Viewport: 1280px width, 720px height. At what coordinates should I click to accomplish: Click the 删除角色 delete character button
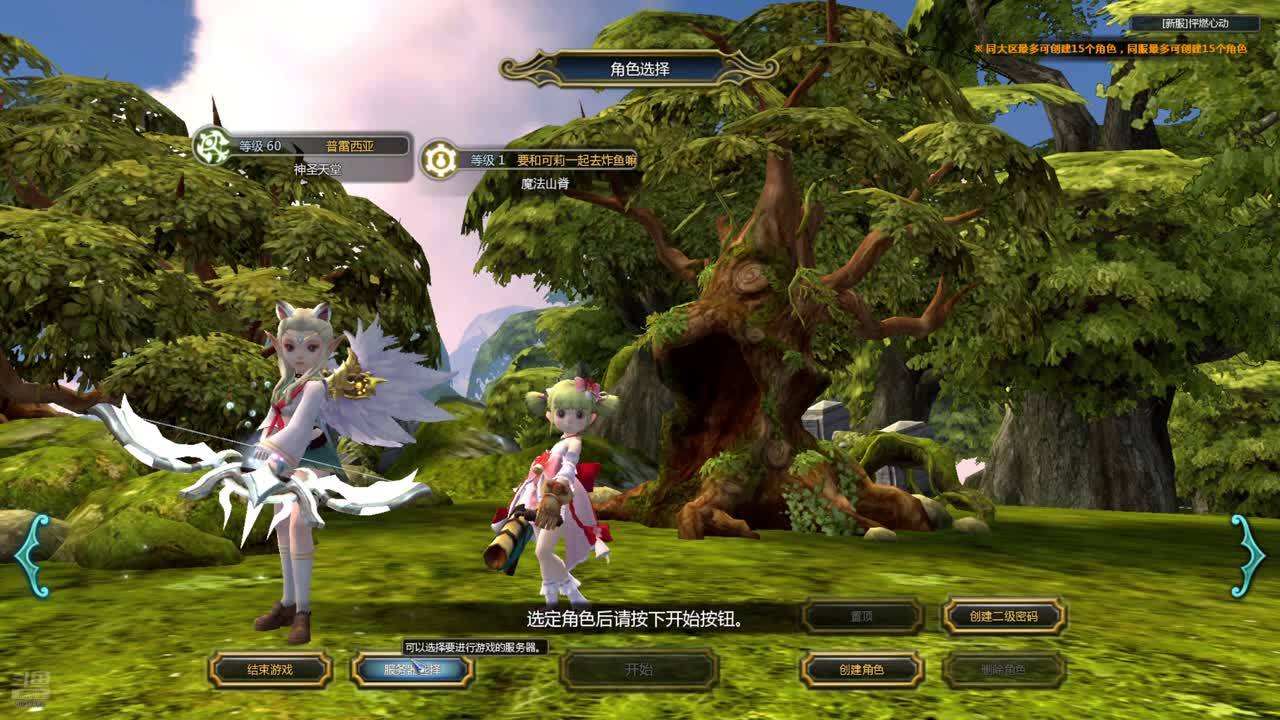[x=1004, y=670]
